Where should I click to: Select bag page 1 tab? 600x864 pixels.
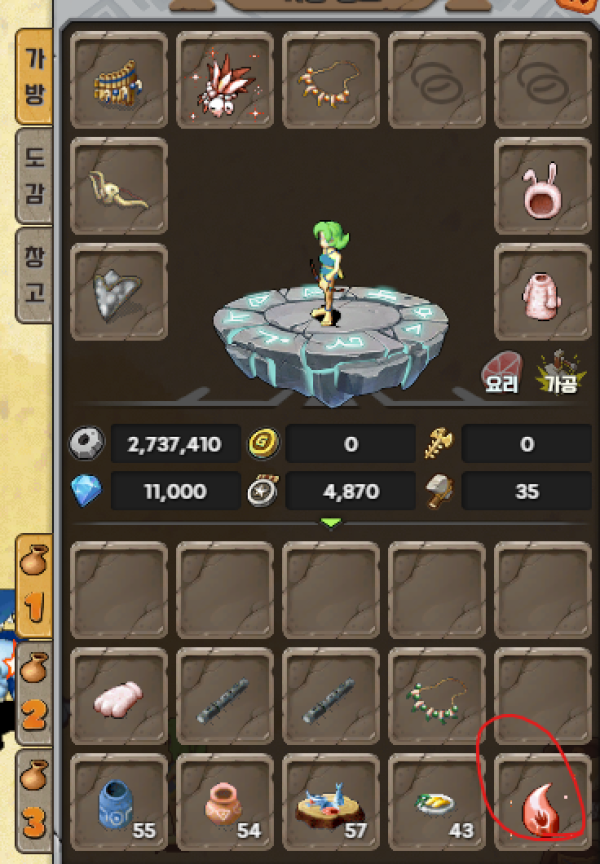(34, 589)
